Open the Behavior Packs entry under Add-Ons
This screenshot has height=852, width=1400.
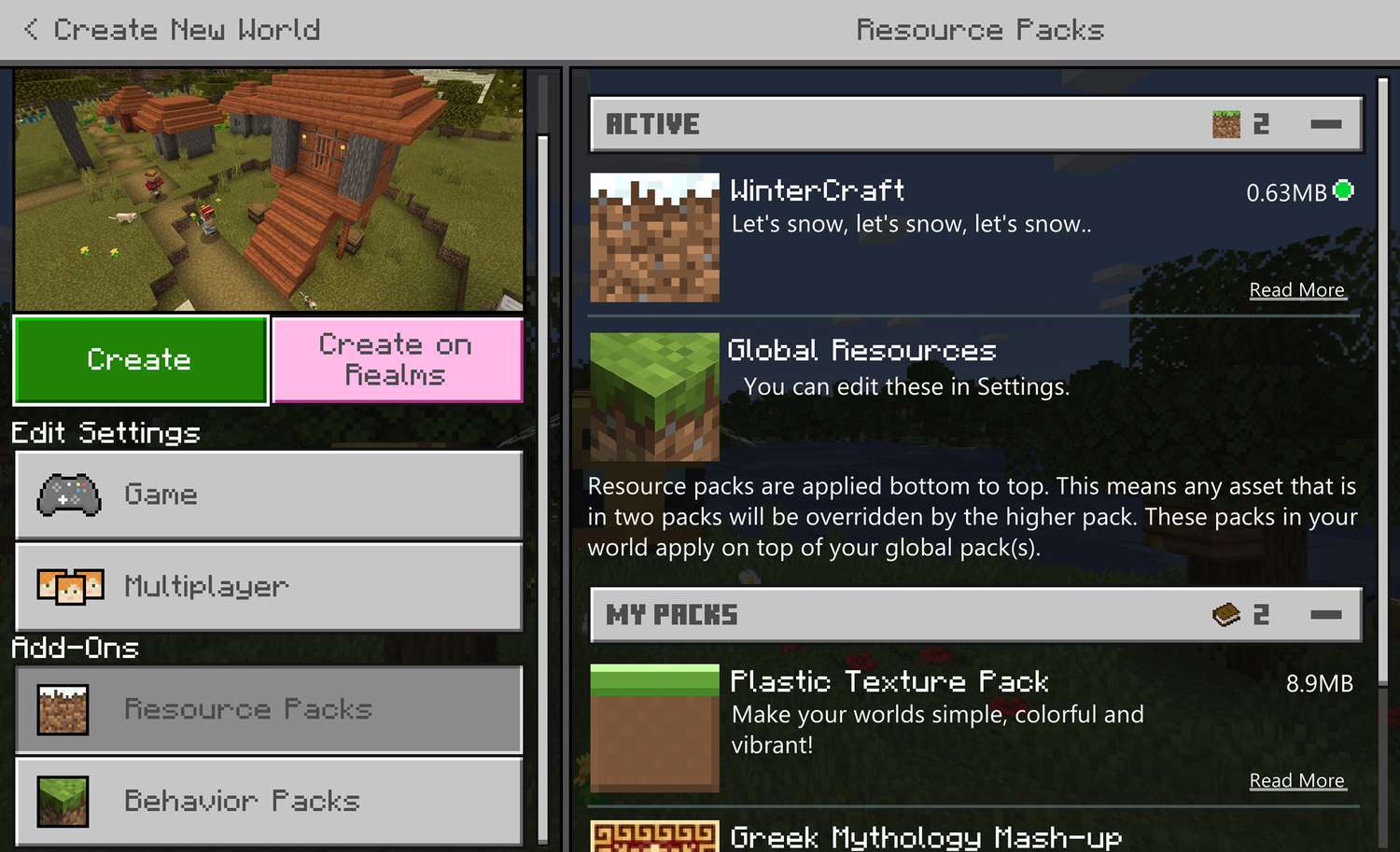[x=268, y=801]
